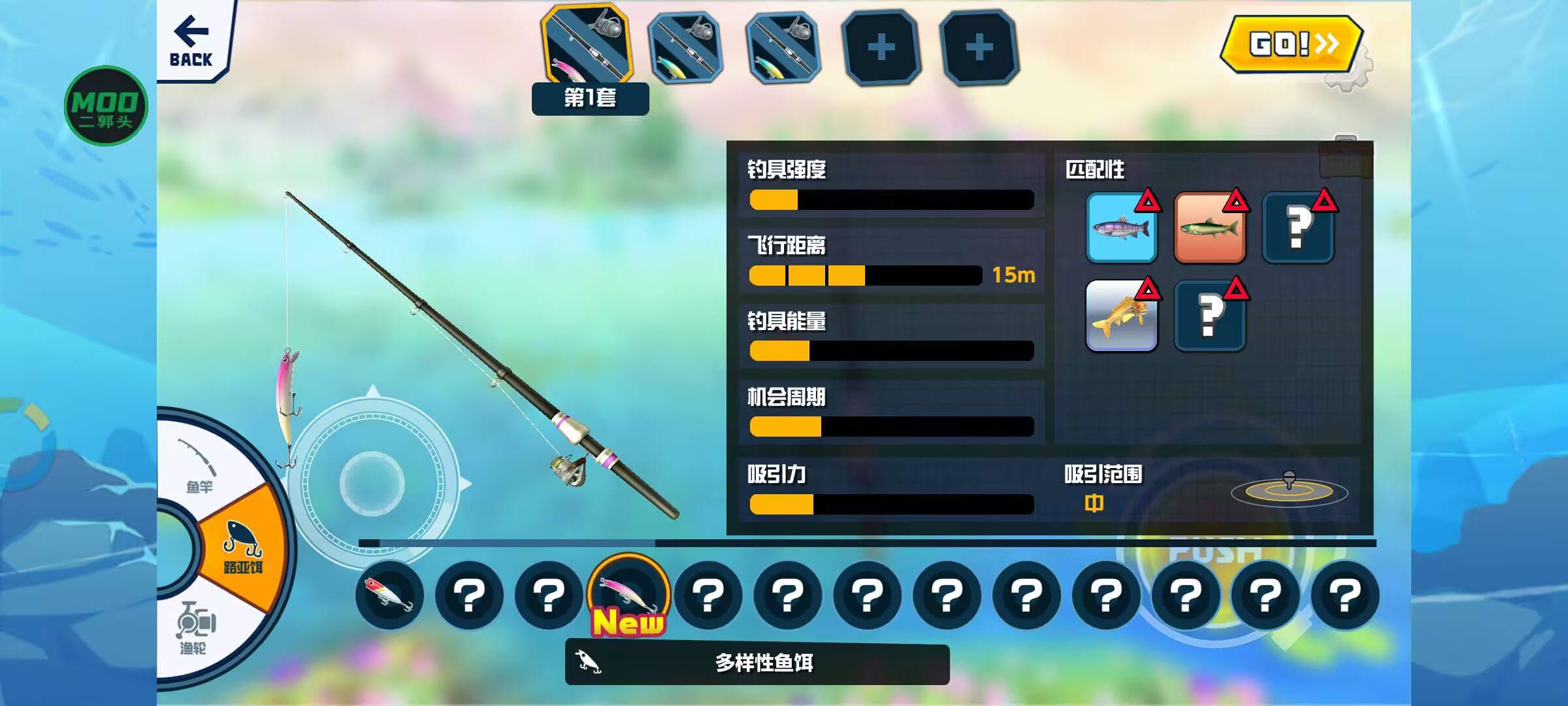1568x706 pixels.
Task: View the golden fish in 匹配性 panel
Action: (x=1122, y=316)
